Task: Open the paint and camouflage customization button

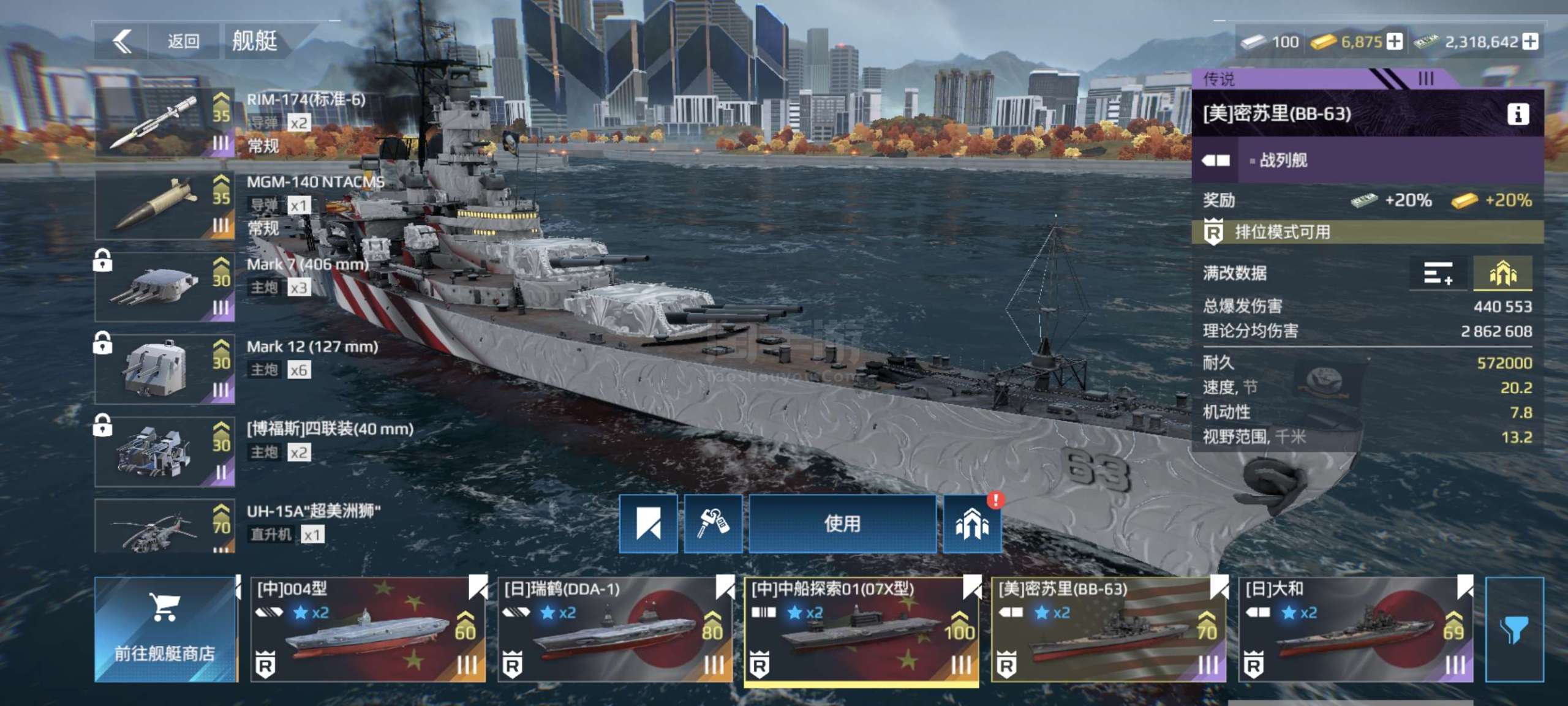Action: pyautogui.click(x=712, y=524)
